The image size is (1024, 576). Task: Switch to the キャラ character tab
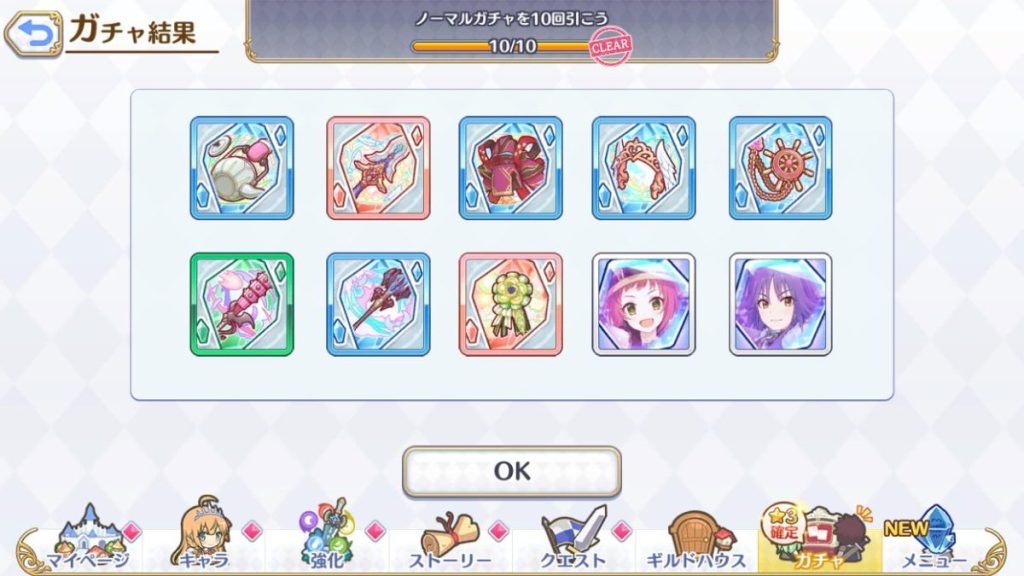(203, 539)
